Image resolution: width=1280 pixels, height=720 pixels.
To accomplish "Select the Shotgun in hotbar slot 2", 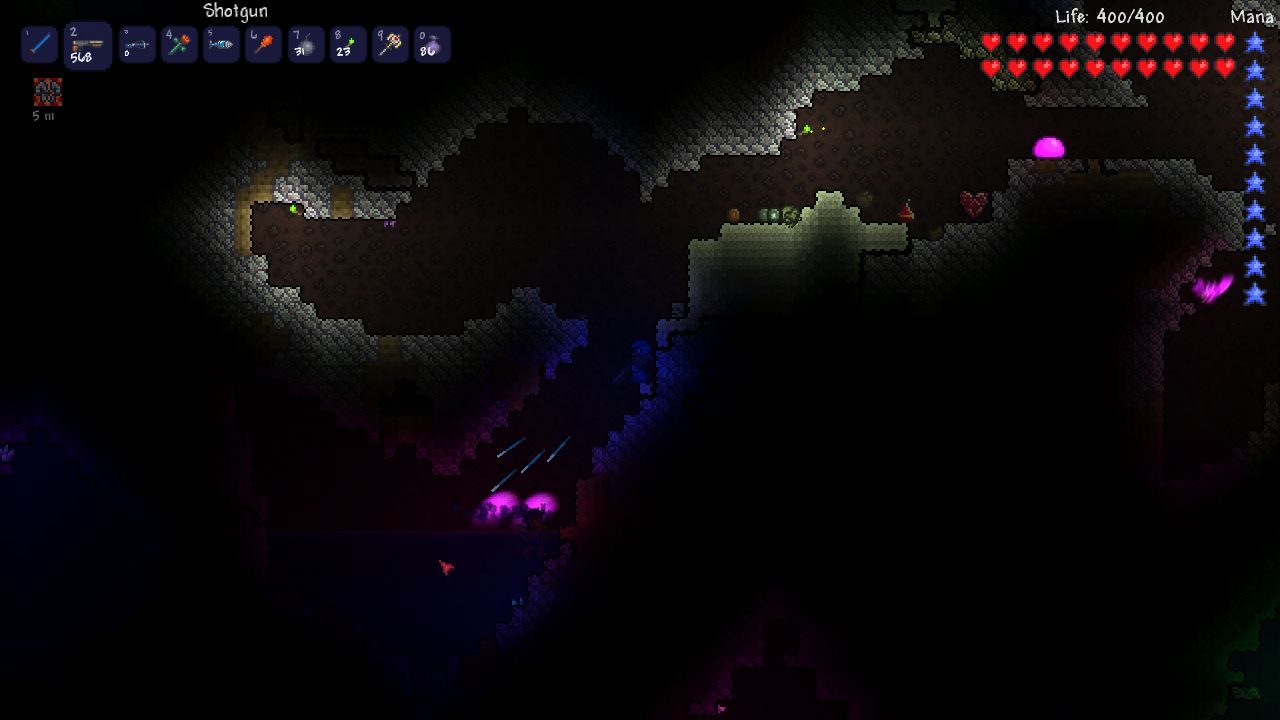I will pyautogui.click(x=87, y=44).
